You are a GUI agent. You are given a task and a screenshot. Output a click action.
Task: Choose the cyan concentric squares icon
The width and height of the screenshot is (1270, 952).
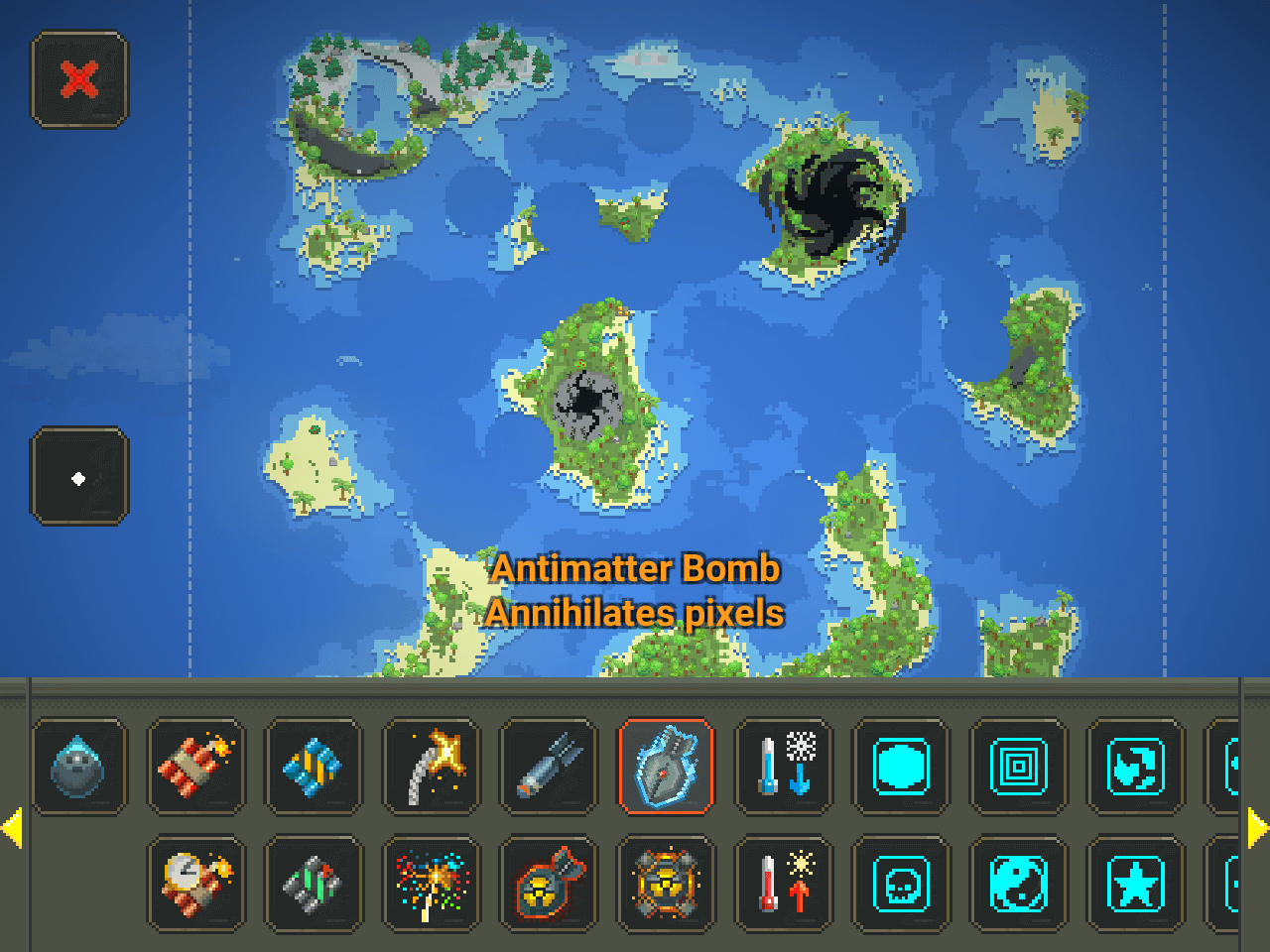pyautogui.click(x=1018, y=767)
